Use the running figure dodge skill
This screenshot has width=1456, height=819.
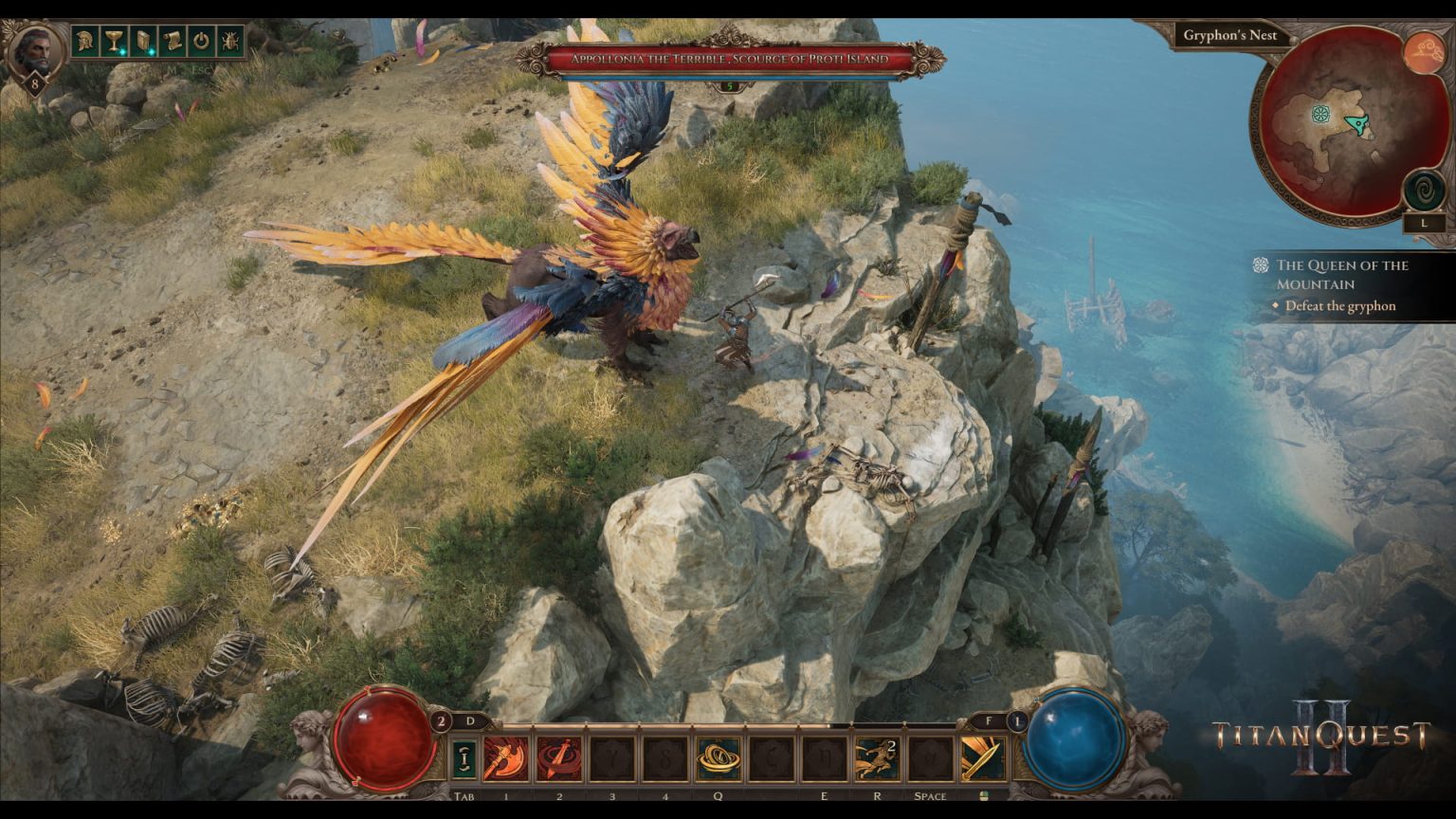(x=877, y=758)
